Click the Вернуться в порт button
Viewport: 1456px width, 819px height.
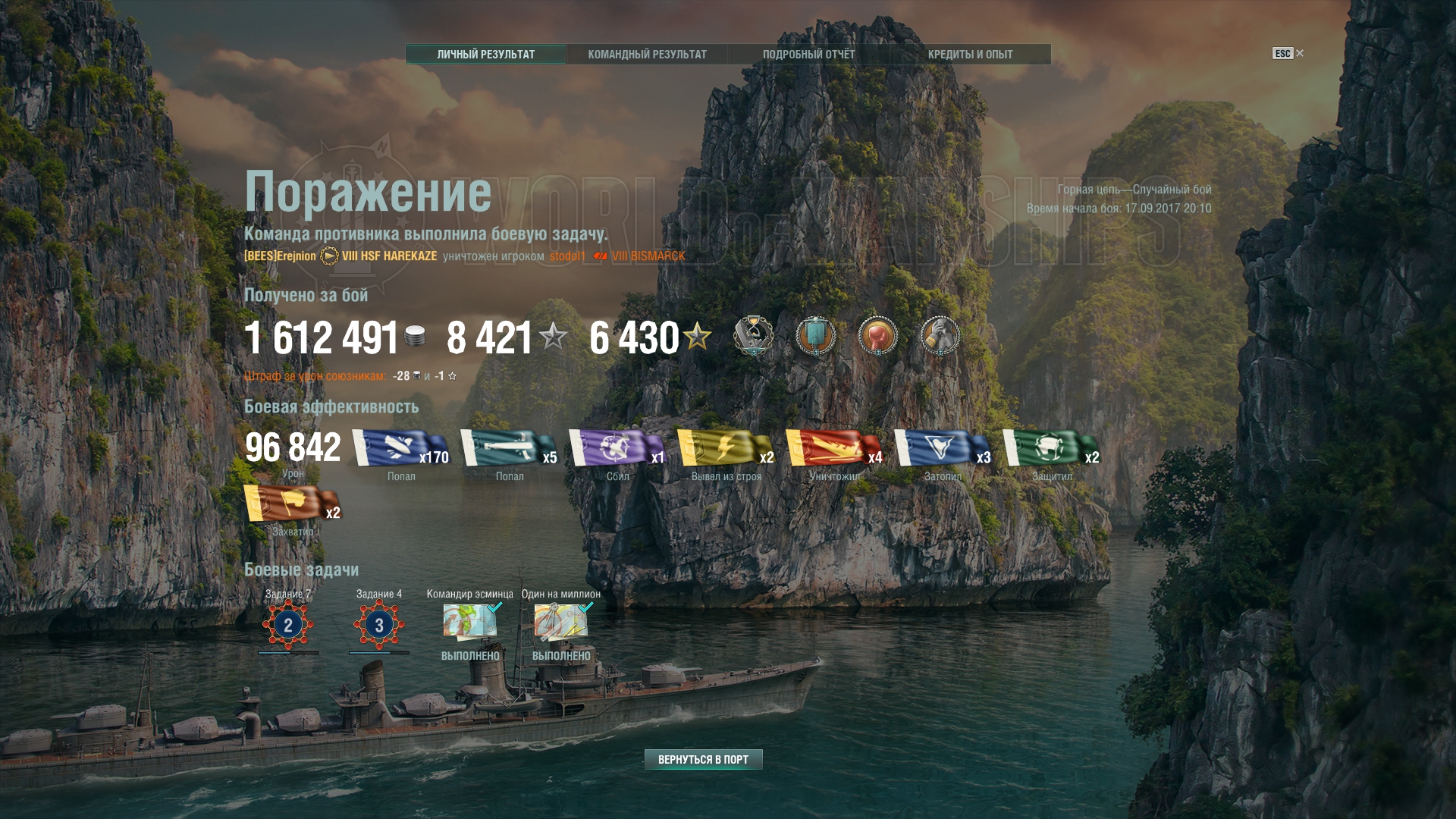coord(703,759)
